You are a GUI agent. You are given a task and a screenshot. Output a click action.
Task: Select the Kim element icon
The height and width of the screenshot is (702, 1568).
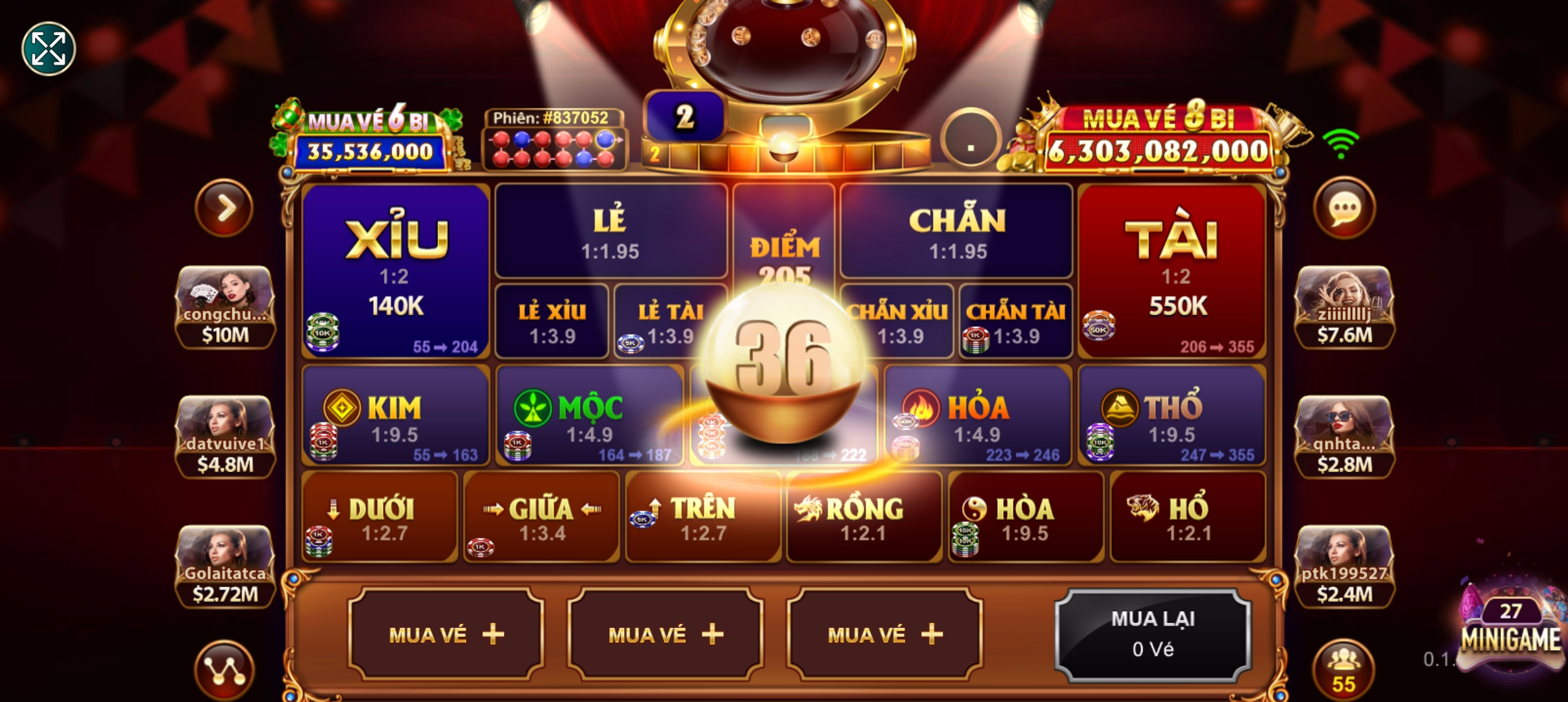pos(341,406)
